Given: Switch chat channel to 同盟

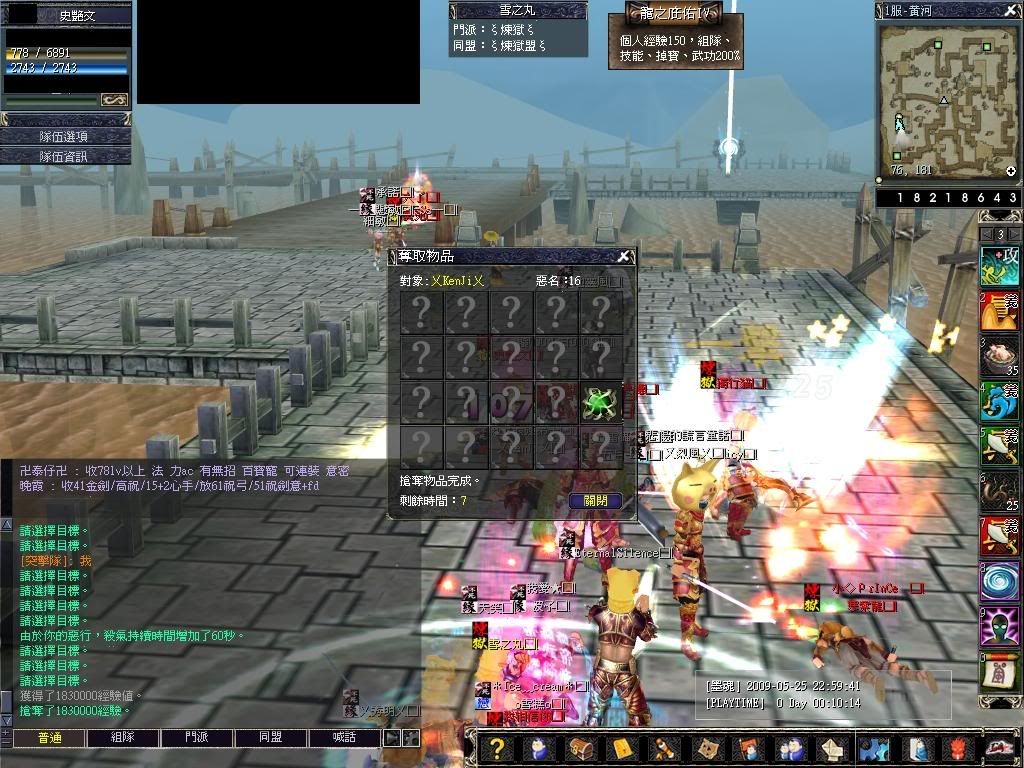Looking at the screenshot, I should pyautogui.click(x=271, y=738).
